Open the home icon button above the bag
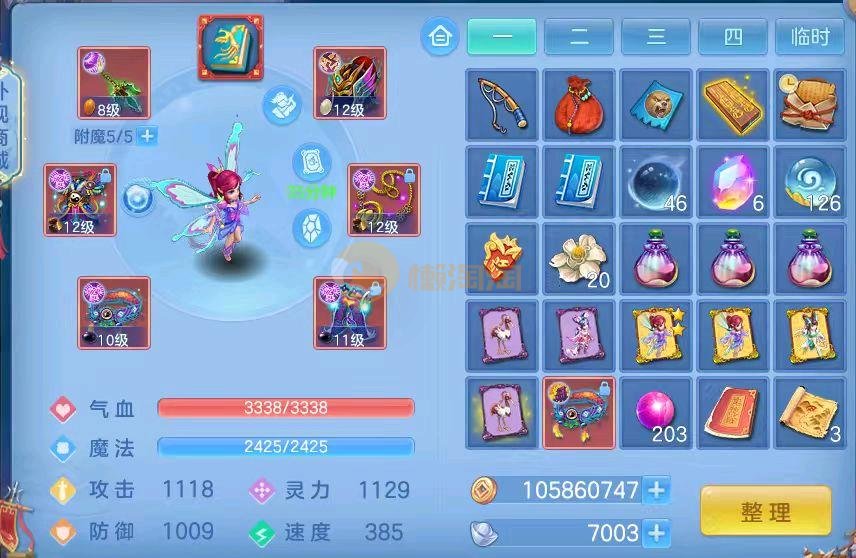The width and height of the screenshot is (856, 558). [439, 37]
